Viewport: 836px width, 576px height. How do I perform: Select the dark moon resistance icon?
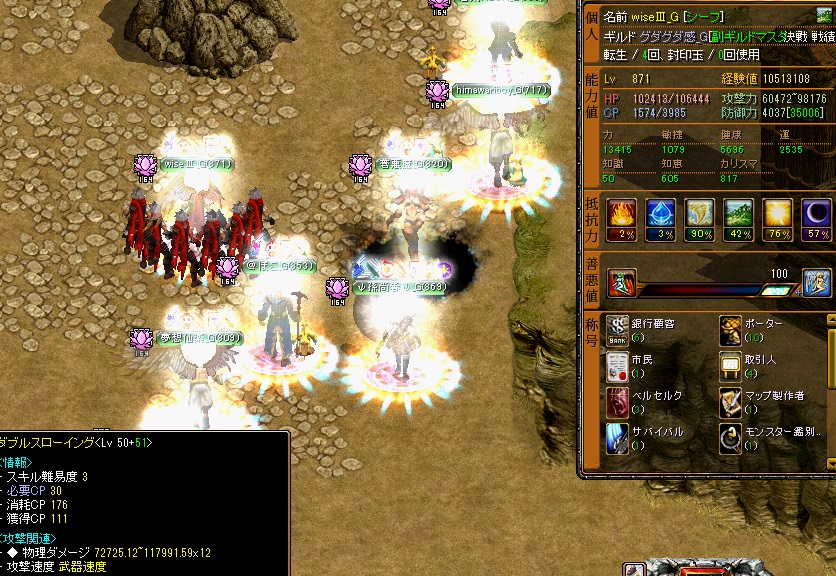point(818,213)
